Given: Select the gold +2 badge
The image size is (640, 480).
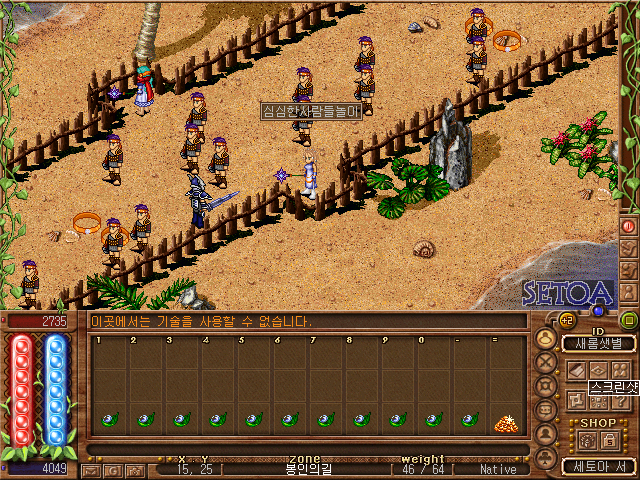Looking at the screenshot, I should tap(566, 320).
